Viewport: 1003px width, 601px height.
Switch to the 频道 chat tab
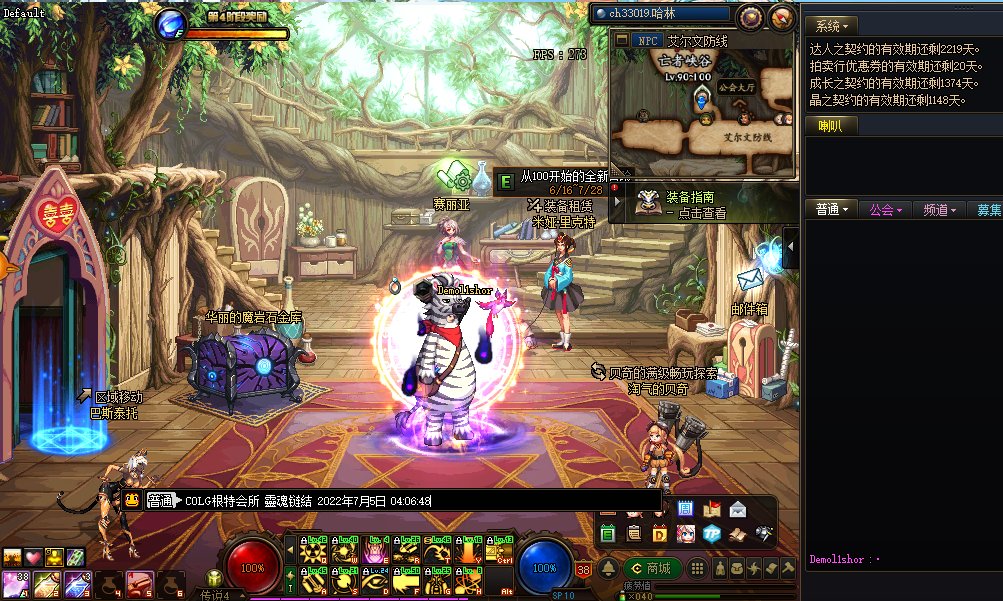point(940,210)
